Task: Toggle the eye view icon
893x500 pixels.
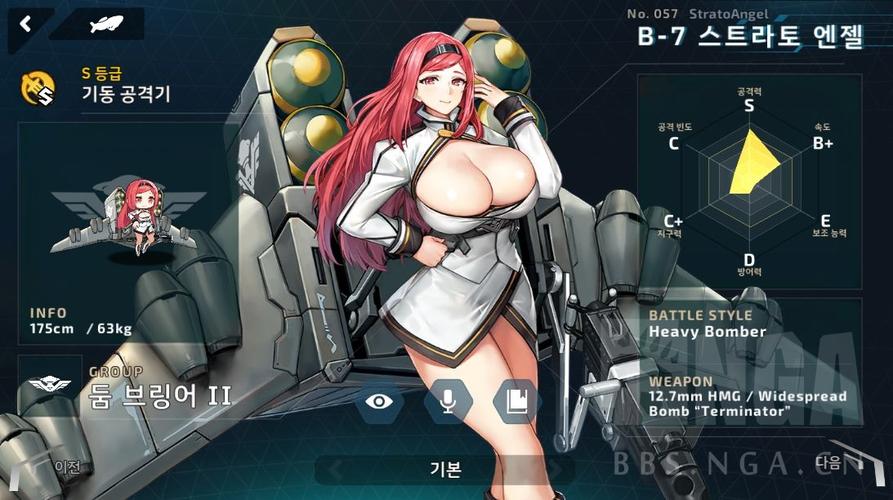Action: click(379, 402)
